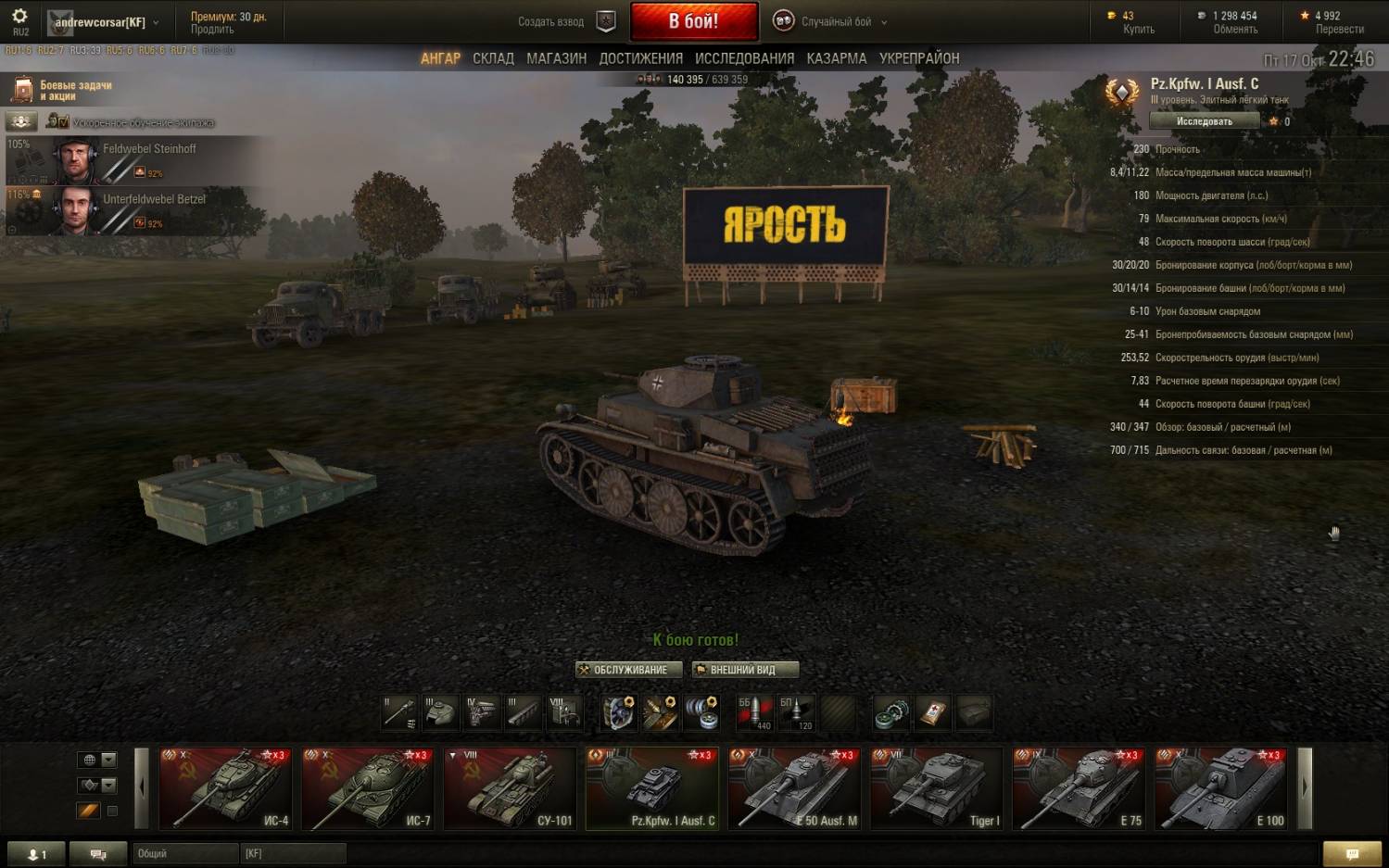The image size is (1389, 868).
Task: Select the Tiger I tank
Action: (x=937, y=788)
